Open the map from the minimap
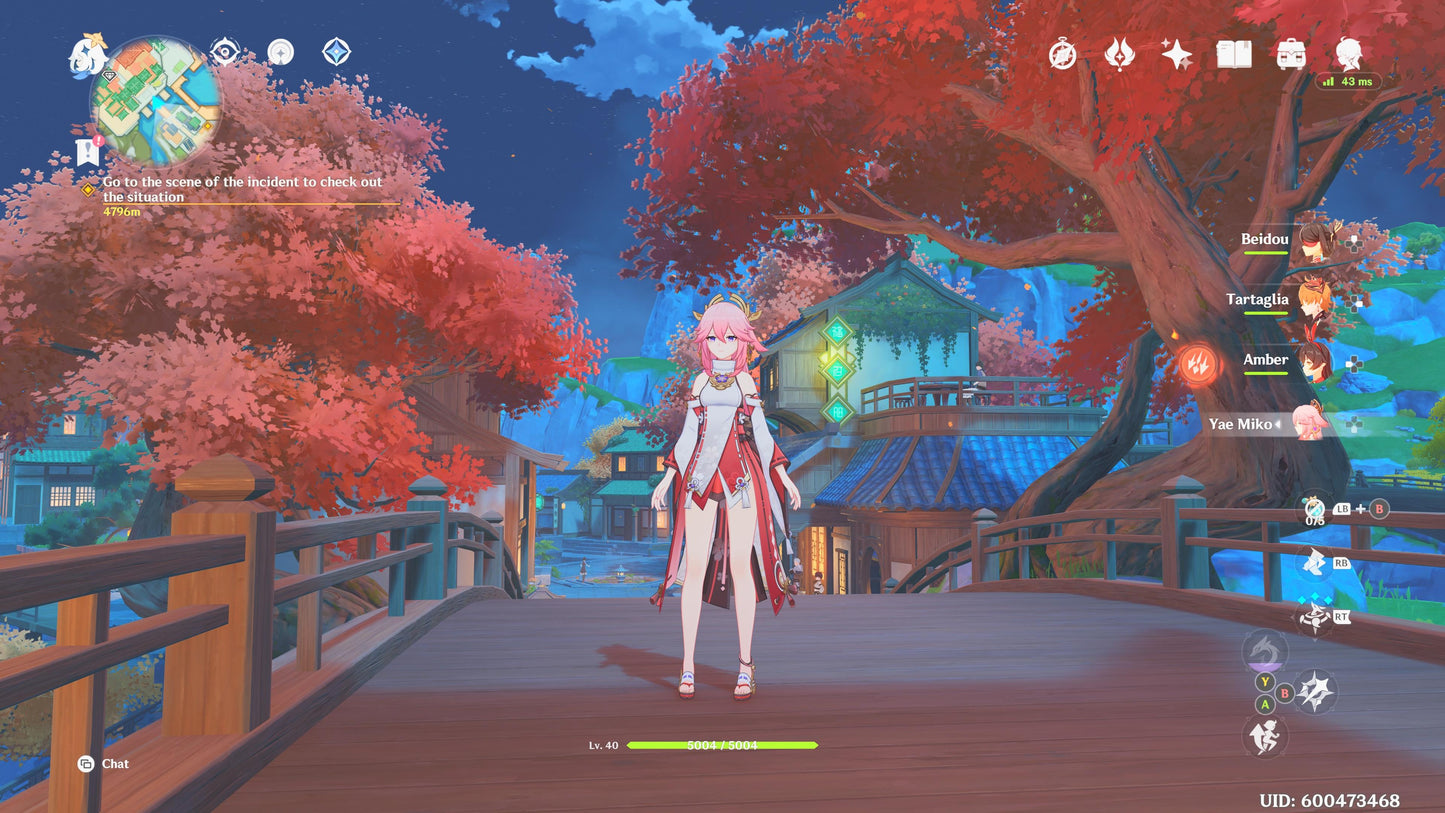This screenshot has width=1445, height=813. point(155,102)
